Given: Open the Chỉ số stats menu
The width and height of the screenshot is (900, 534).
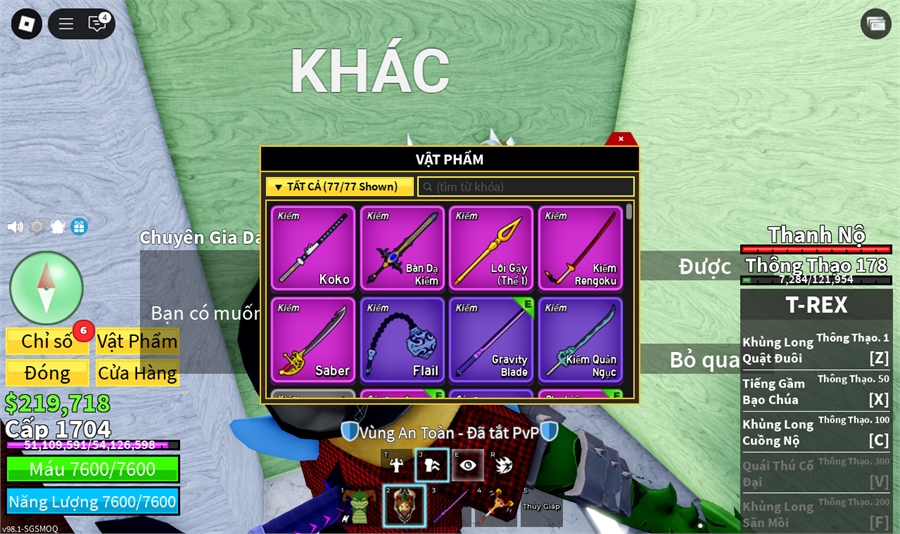Looking at the screenshot, I should (x=47, y=341).
